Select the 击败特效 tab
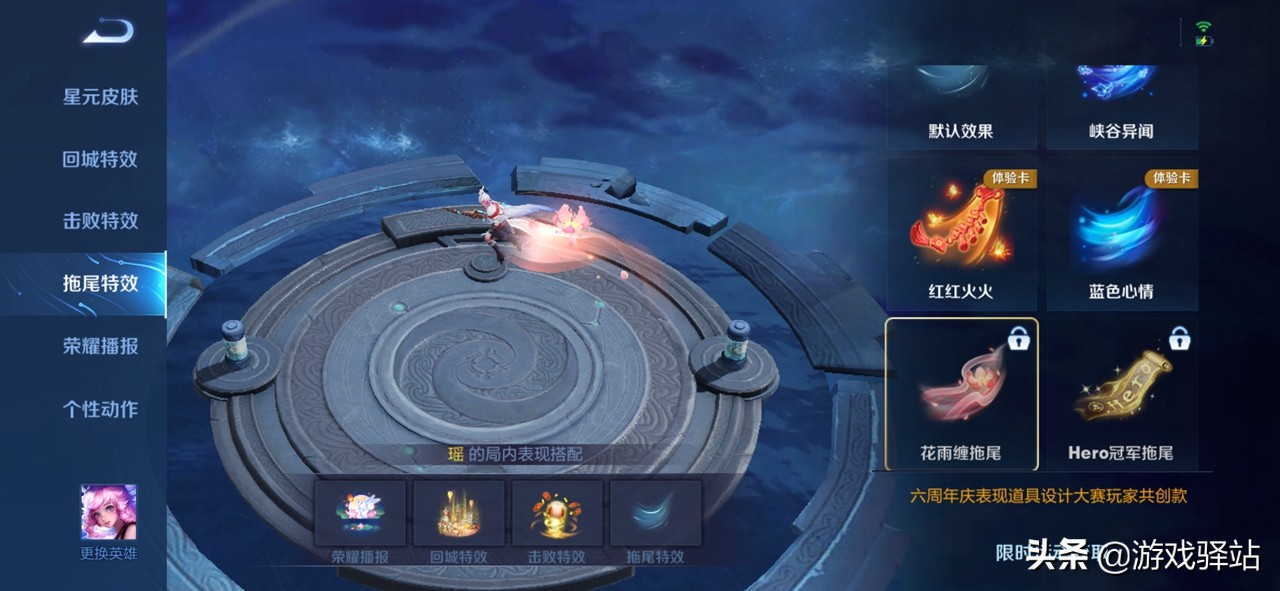This screenshot has height=591, width=1280. [x=100, y=221]
